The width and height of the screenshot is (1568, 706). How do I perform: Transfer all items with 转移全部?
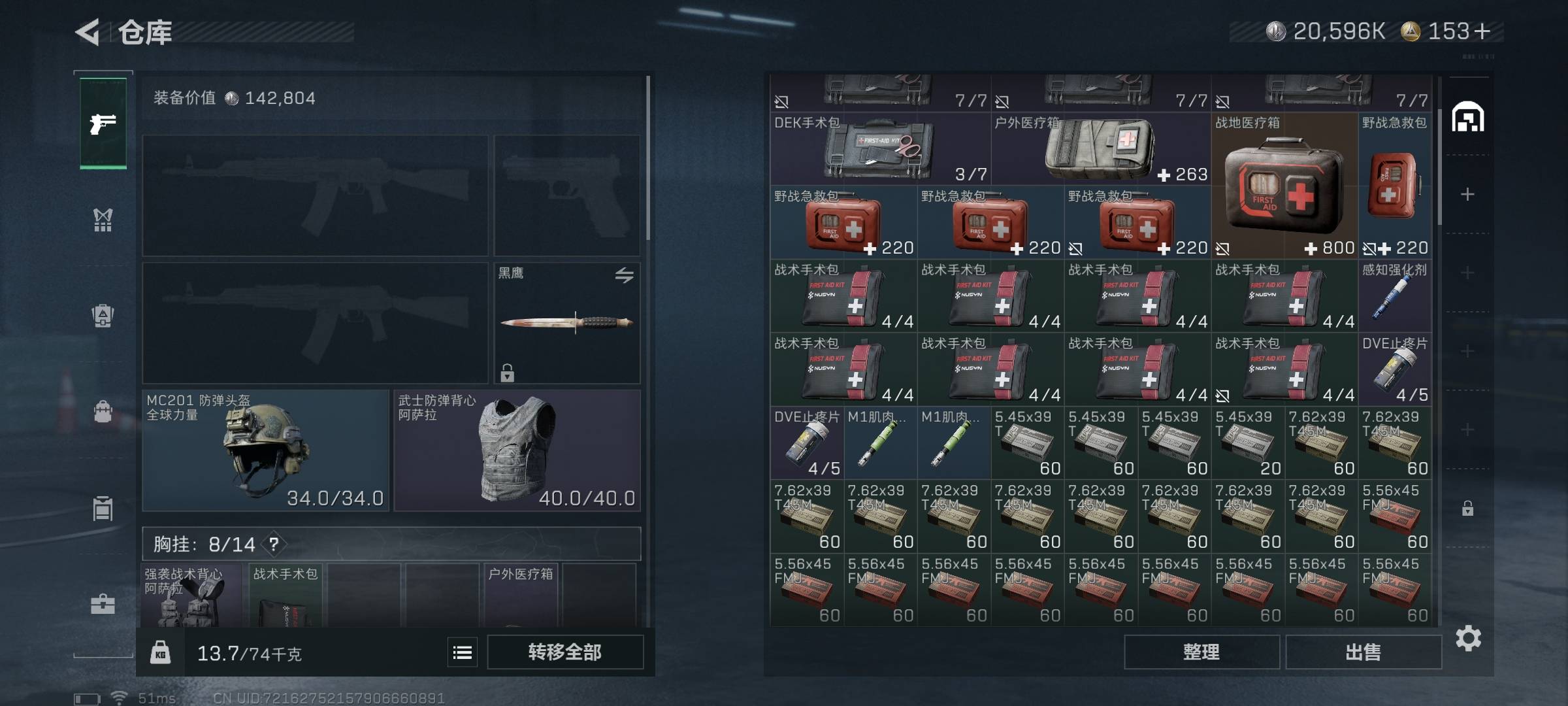click(x=564, y=652)
